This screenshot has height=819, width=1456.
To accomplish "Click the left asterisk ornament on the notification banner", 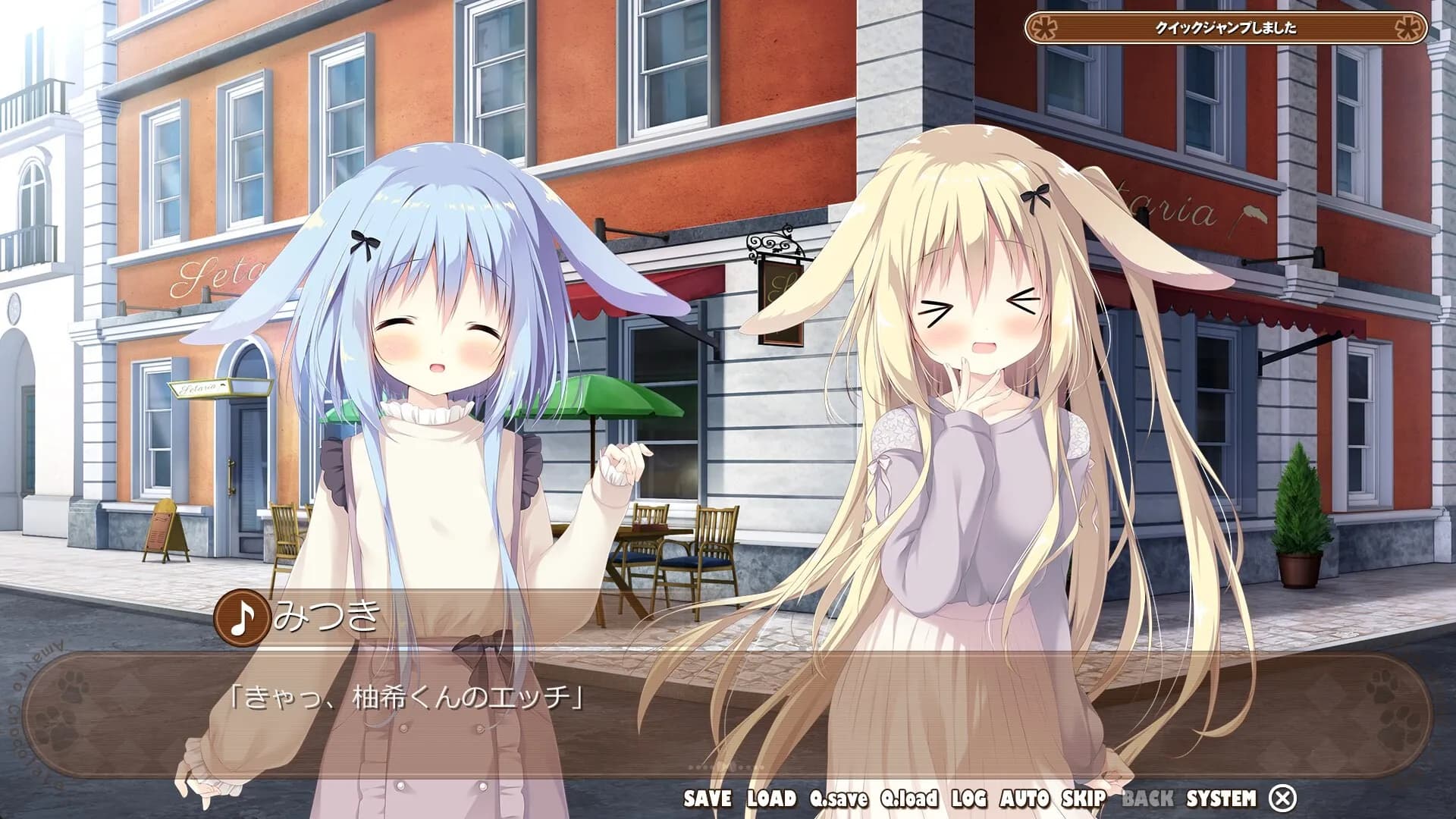I will [1044, 28].
